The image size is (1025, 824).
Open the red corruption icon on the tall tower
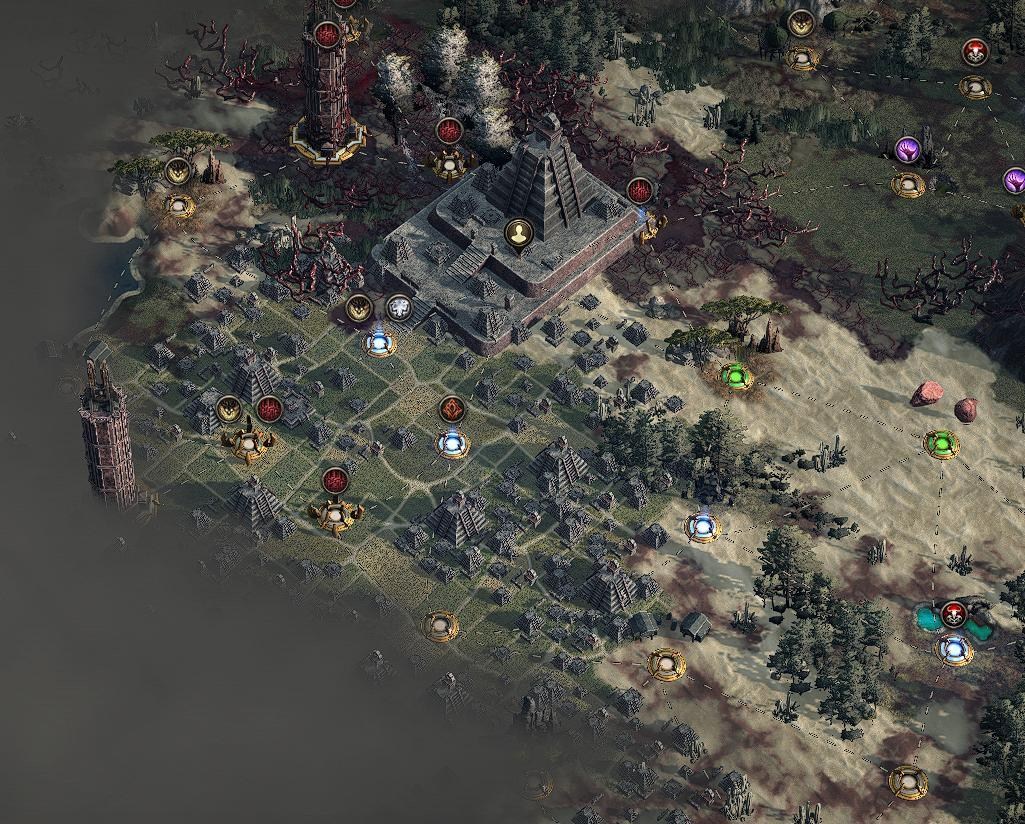(x=326, y=35)
